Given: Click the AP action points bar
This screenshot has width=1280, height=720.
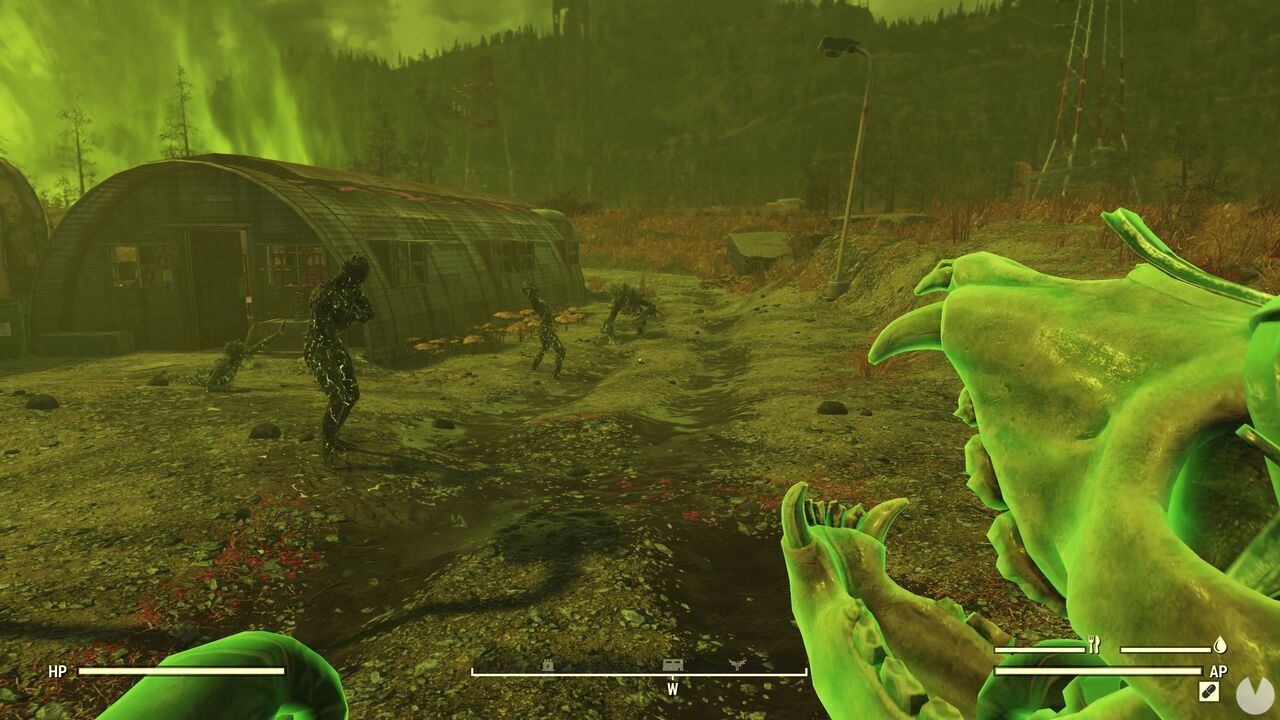Looking at the screenshot, I should (1098, 670).
